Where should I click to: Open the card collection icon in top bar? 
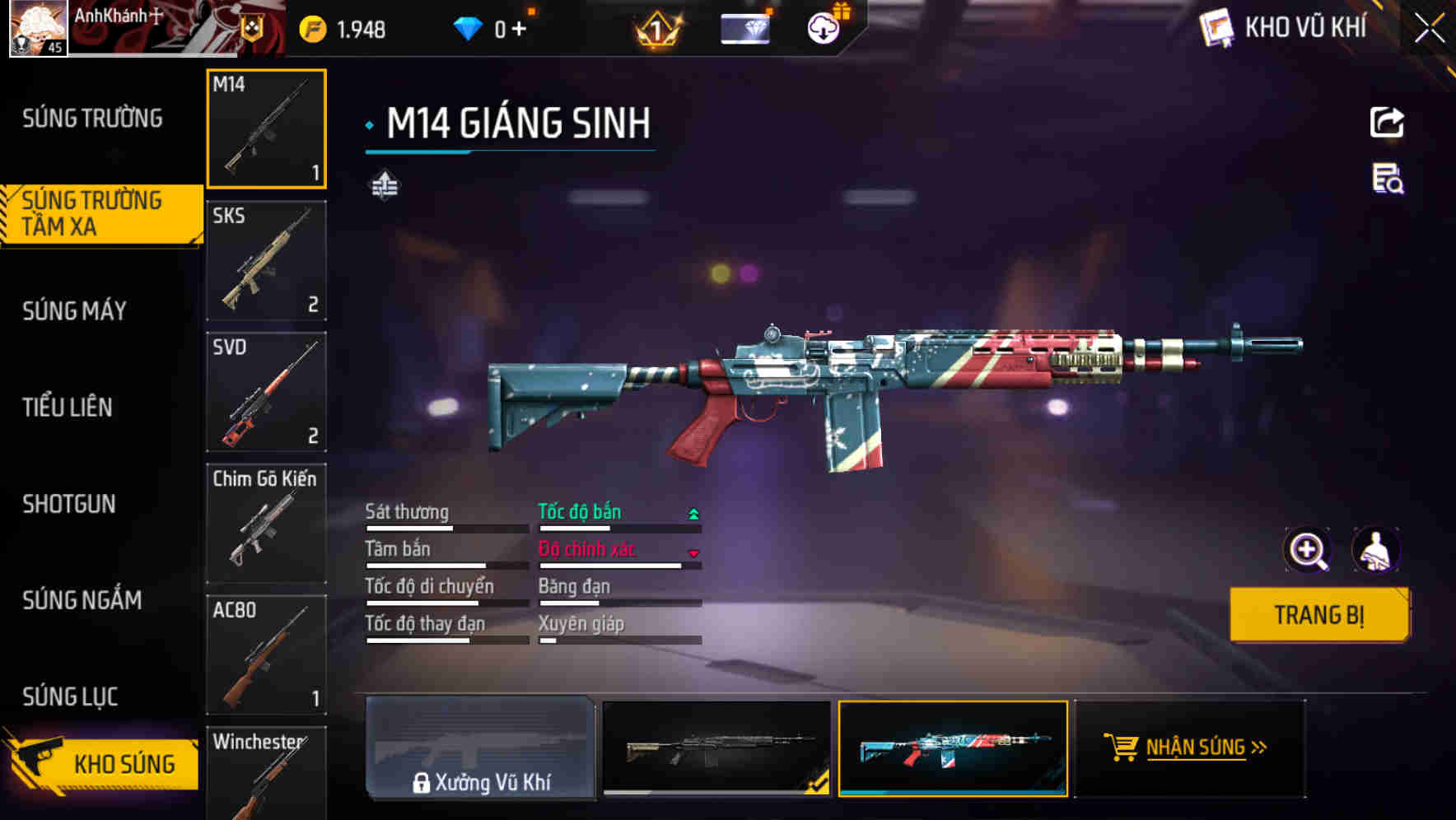tap(745, 27)
